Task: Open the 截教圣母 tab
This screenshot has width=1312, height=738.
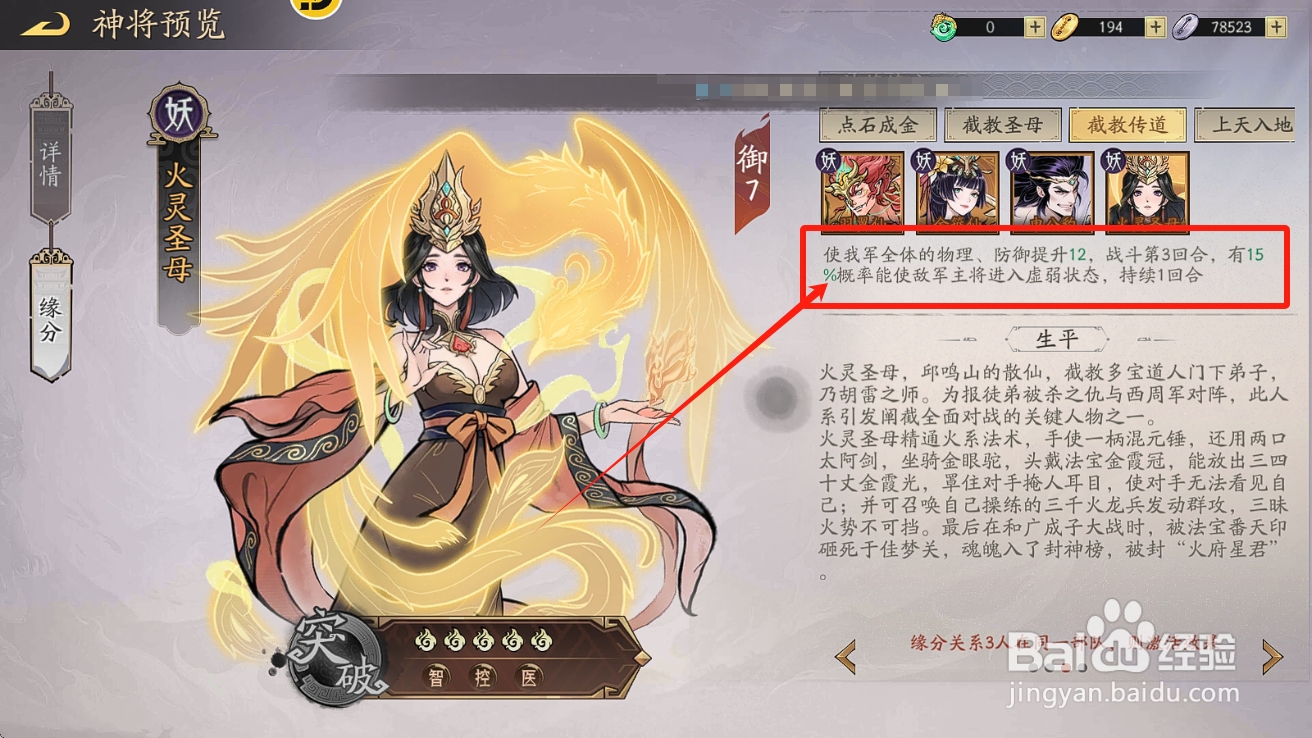Action: tap(1002, 124)
